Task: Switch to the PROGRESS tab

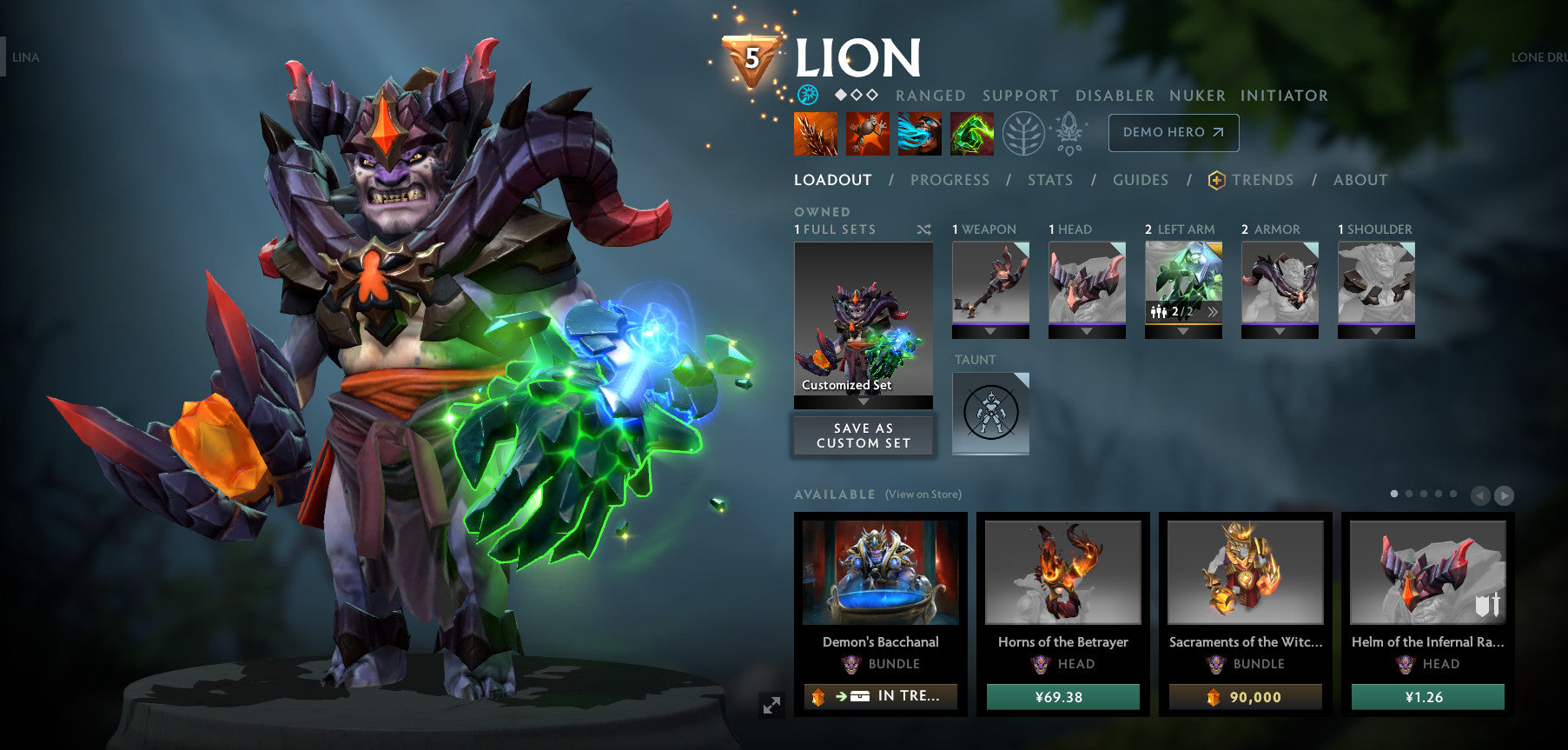Action: (950, 180)
